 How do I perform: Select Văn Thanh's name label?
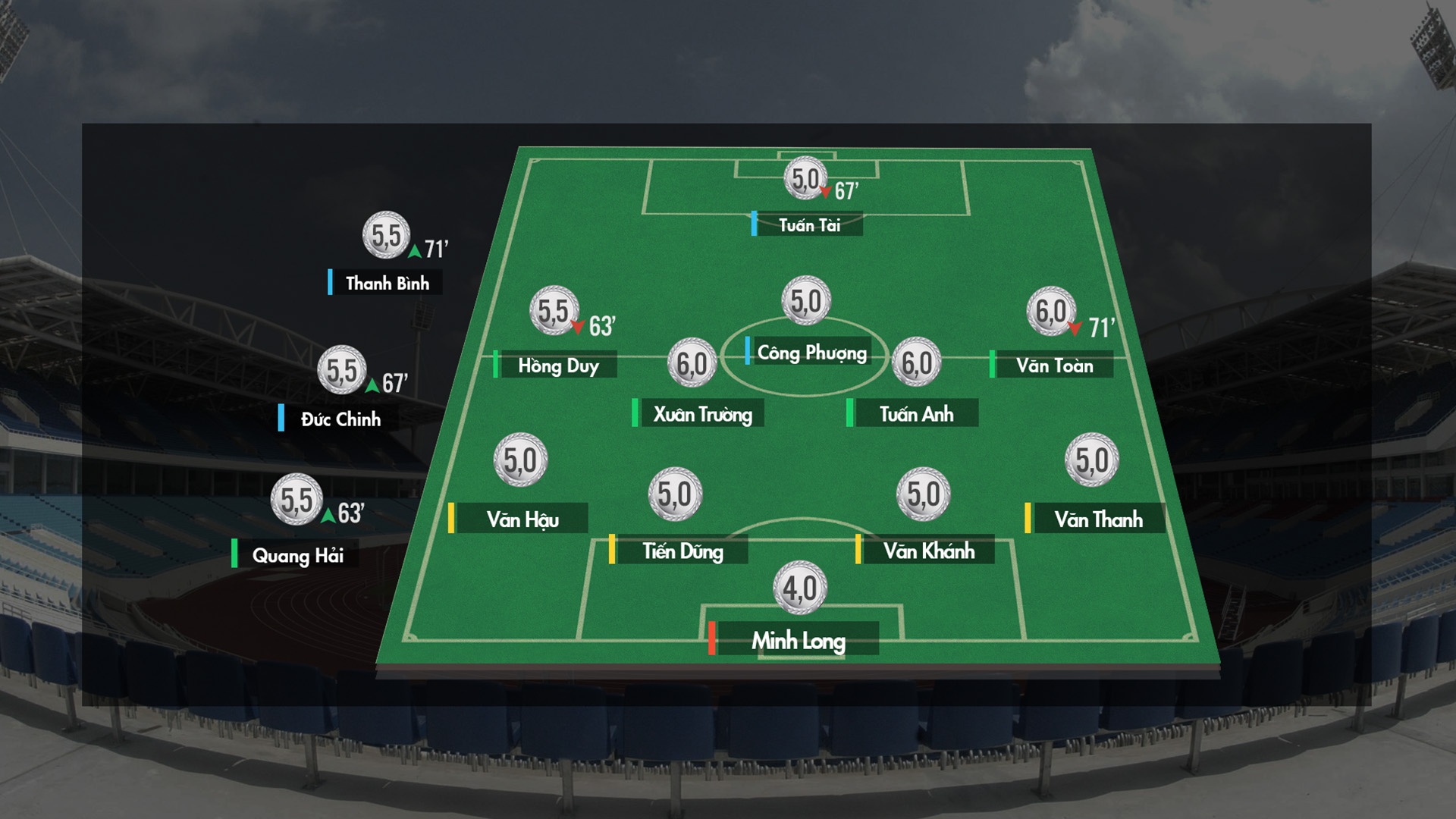[1098, 519]
